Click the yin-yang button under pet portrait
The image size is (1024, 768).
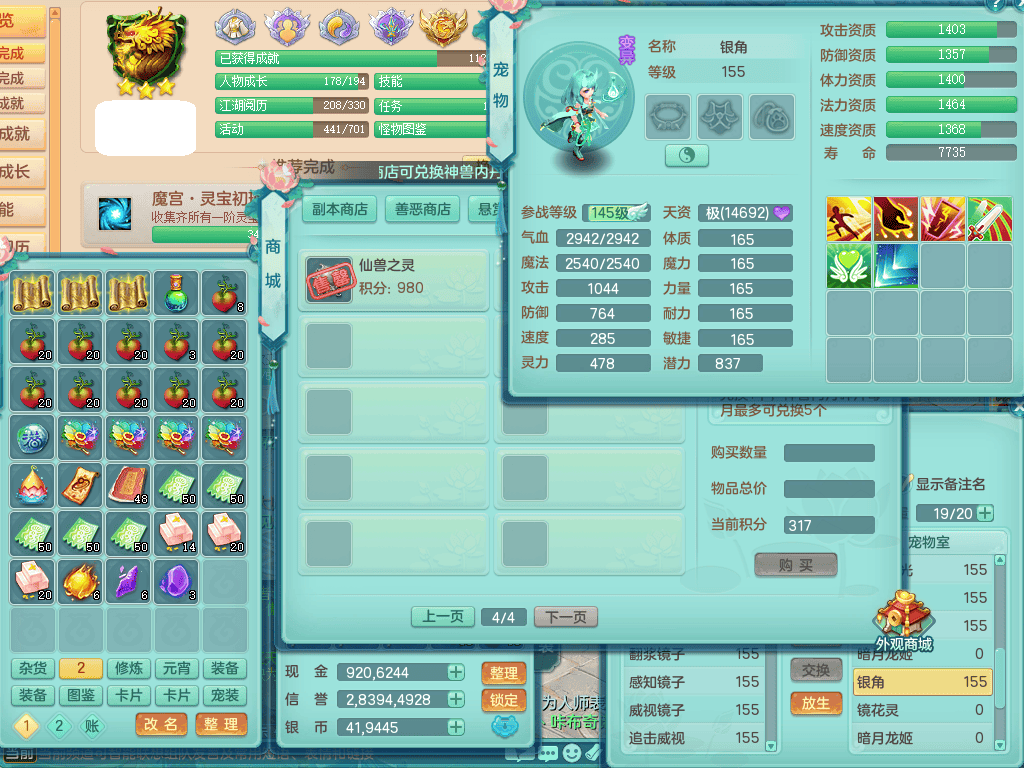pos(687,156)
